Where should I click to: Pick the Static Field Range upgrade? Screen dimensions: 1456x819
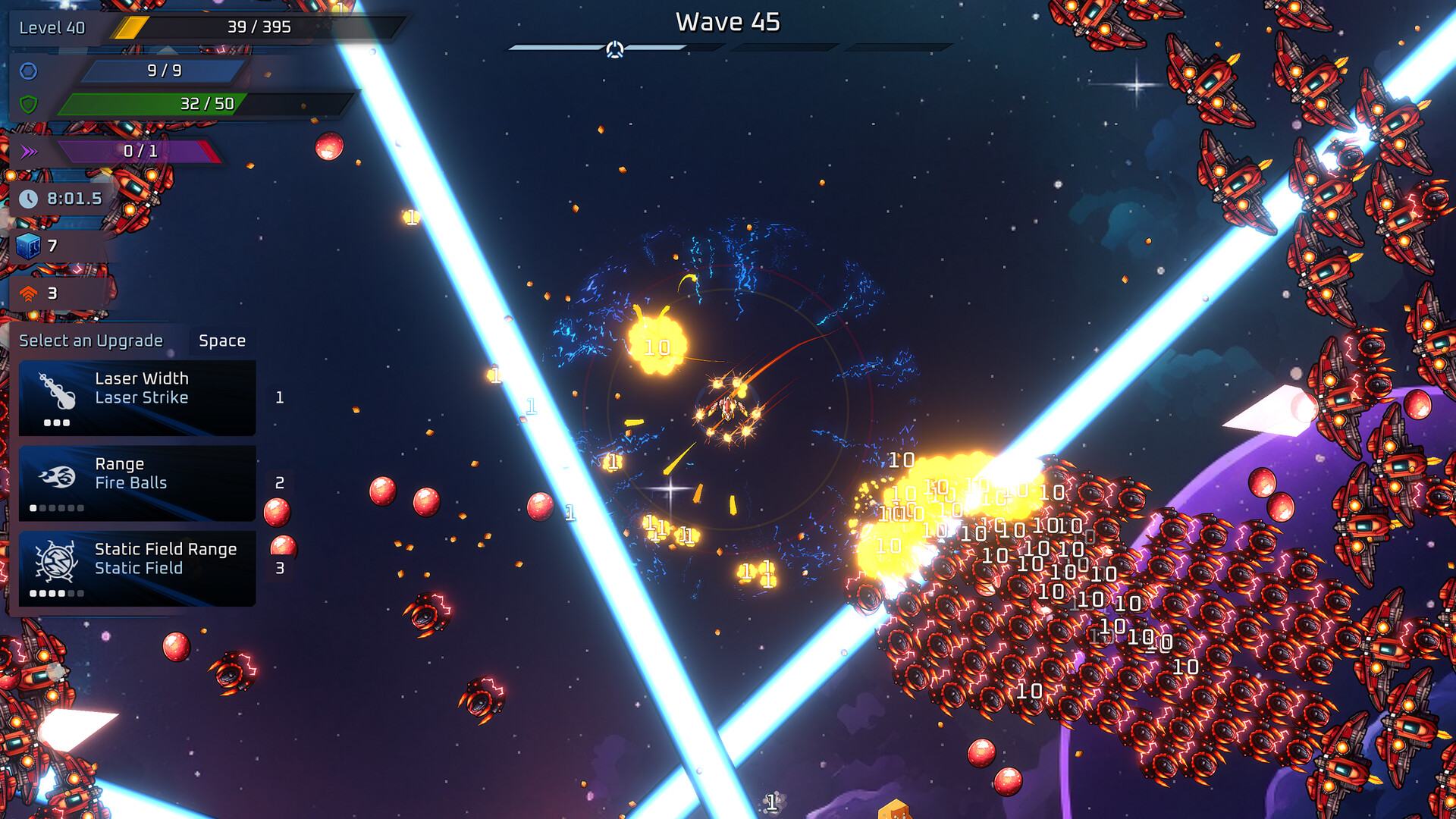point(137,568)
